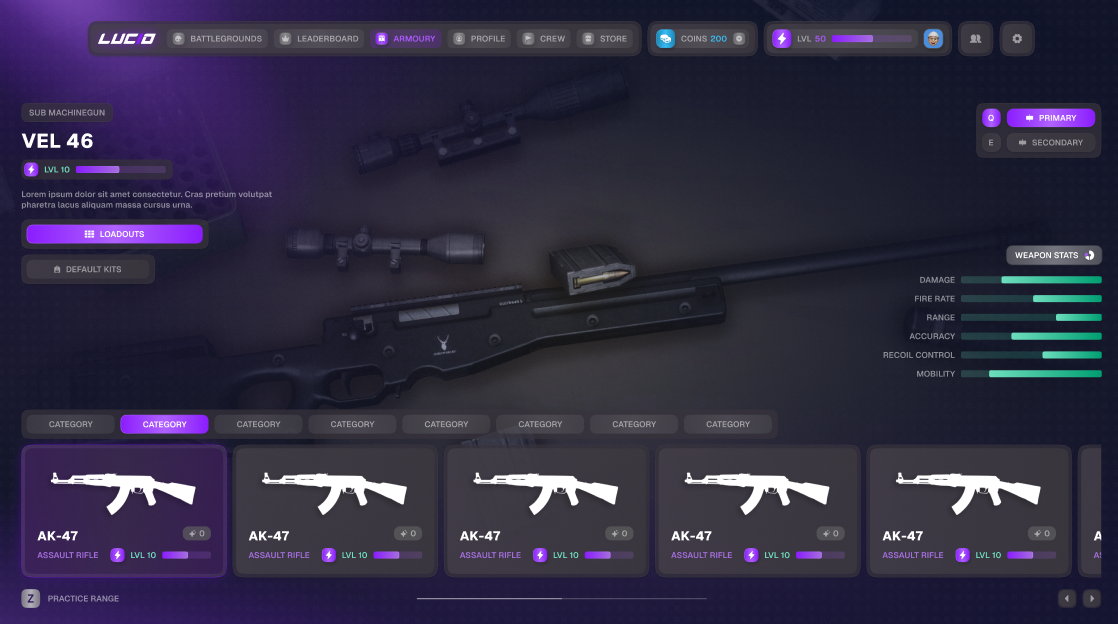Open settings with the gear icon
Viewport: 1118px width, 624px height.
(1017, 39)
